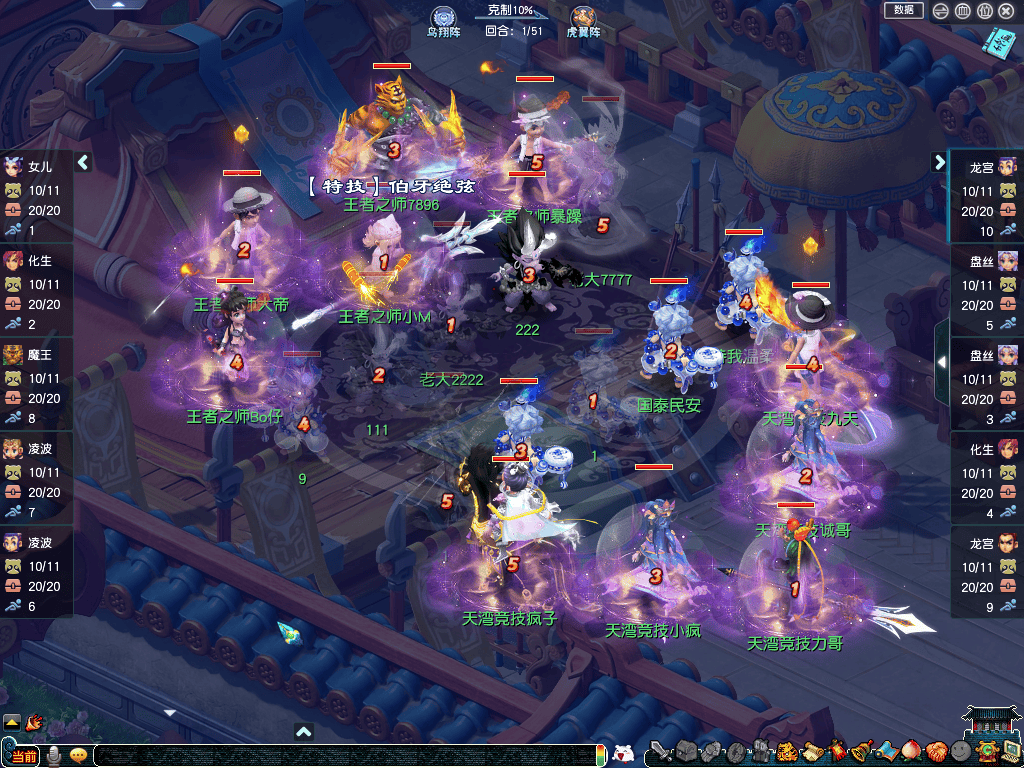Image resolution: width=1024 pixels, height=768 pixels.
Task: Collapse the right team panel arrow
Action: pos(939,162)
